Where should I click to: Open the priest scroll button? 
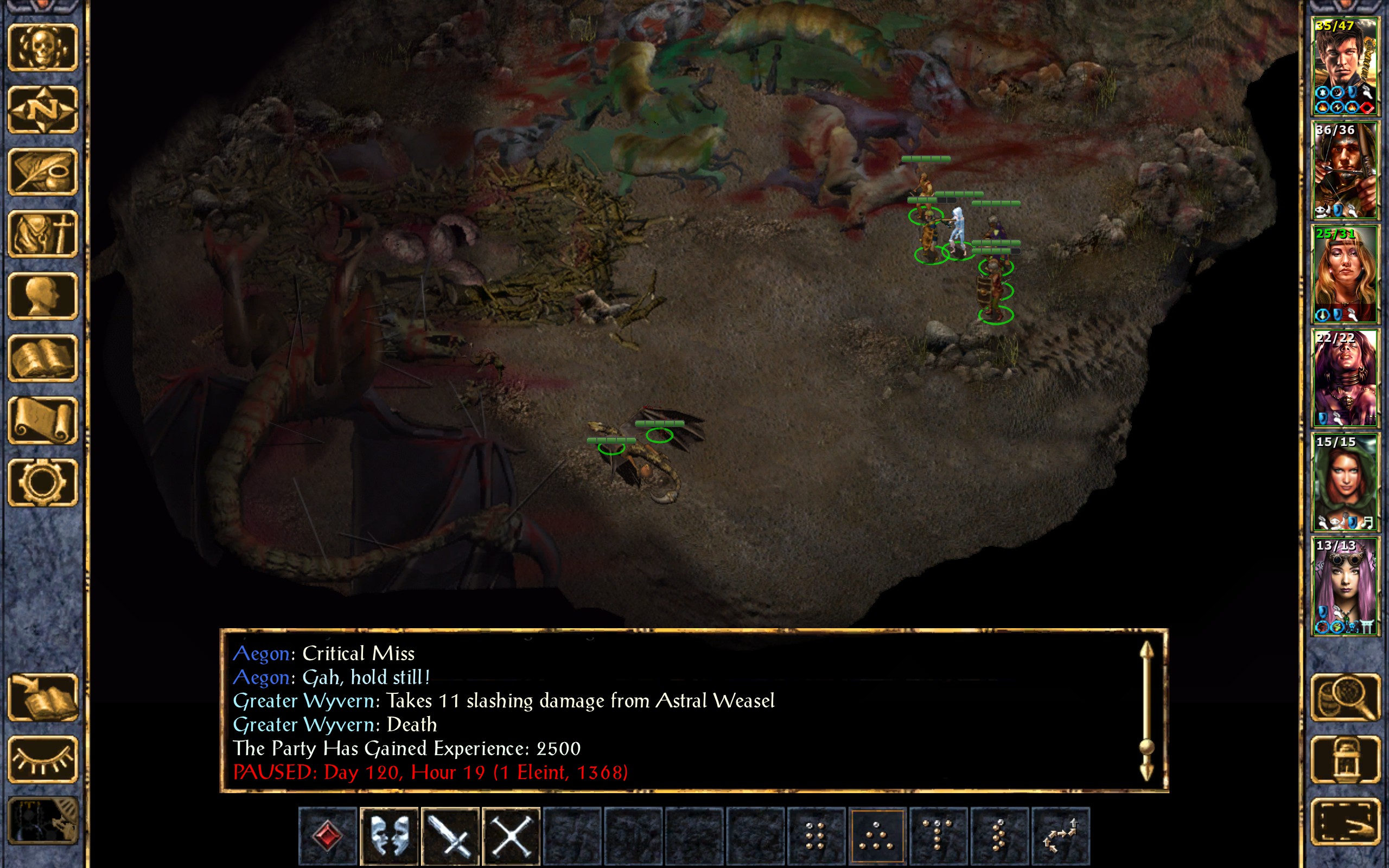(x=43, y=420)
